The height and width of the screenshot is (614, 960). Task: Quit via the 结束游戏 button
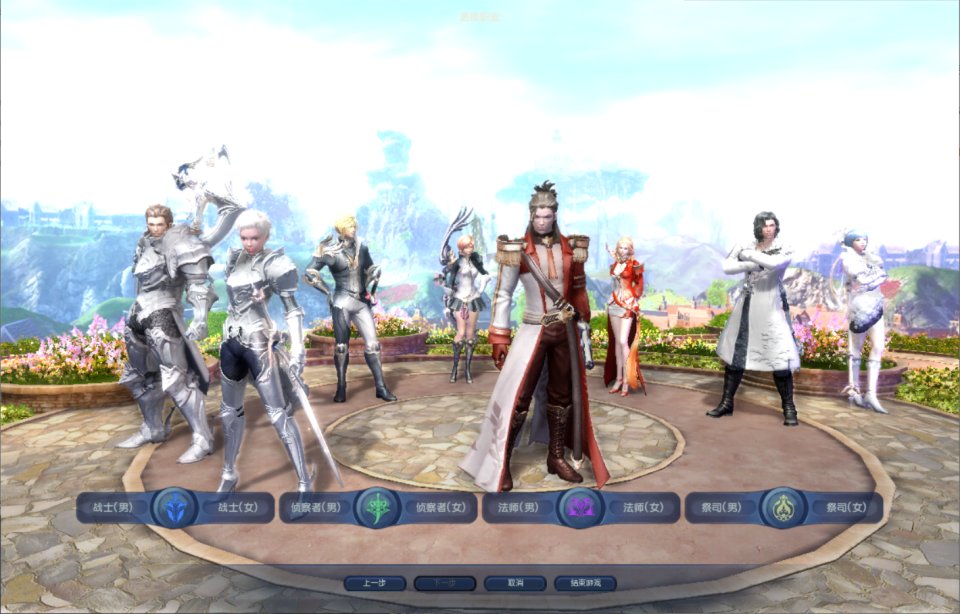pyautogui.click(x=585, y=583)
